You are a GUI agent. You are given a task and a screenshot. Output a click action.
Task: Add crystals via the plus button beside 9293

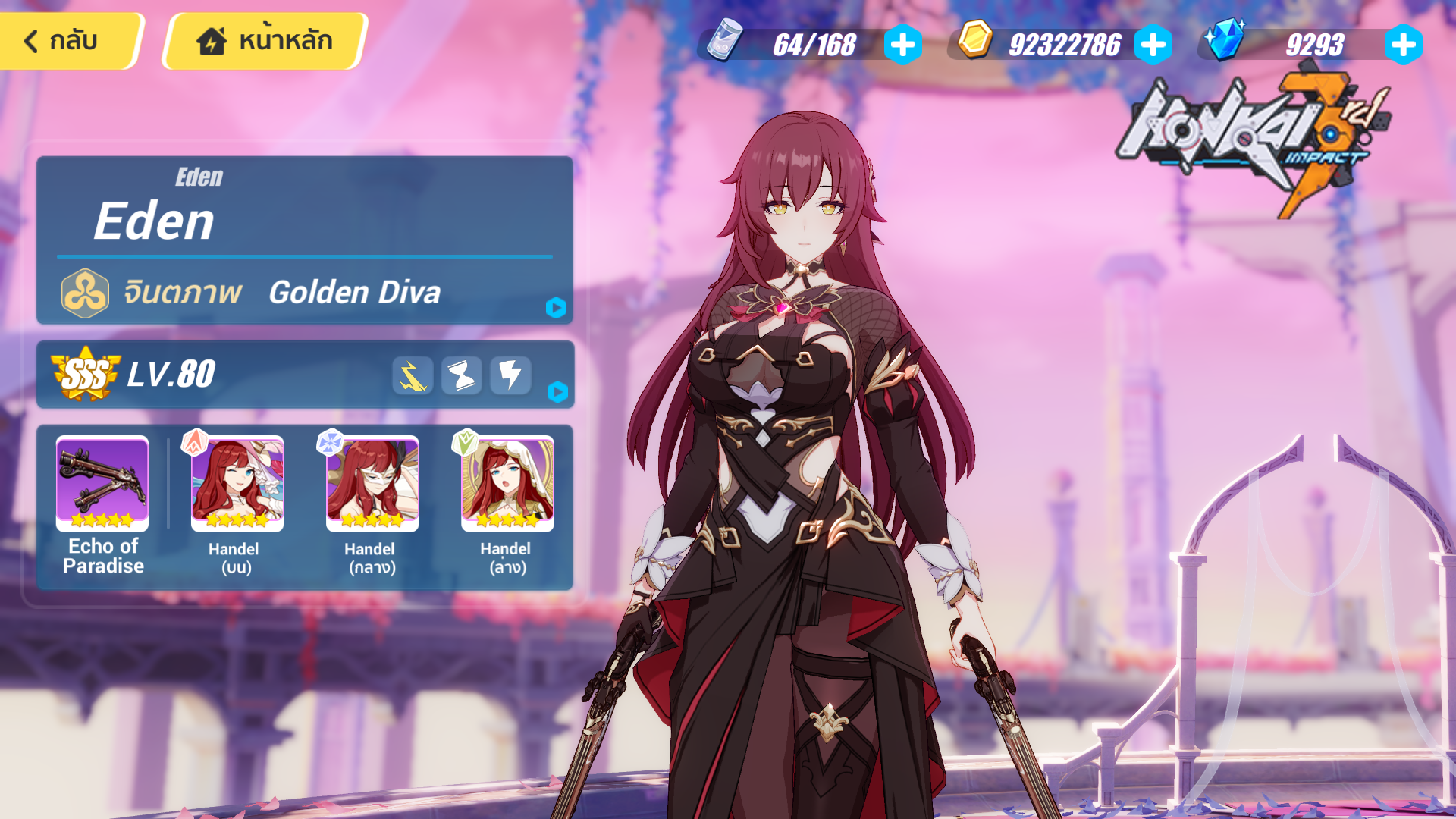pos(1404,45)
